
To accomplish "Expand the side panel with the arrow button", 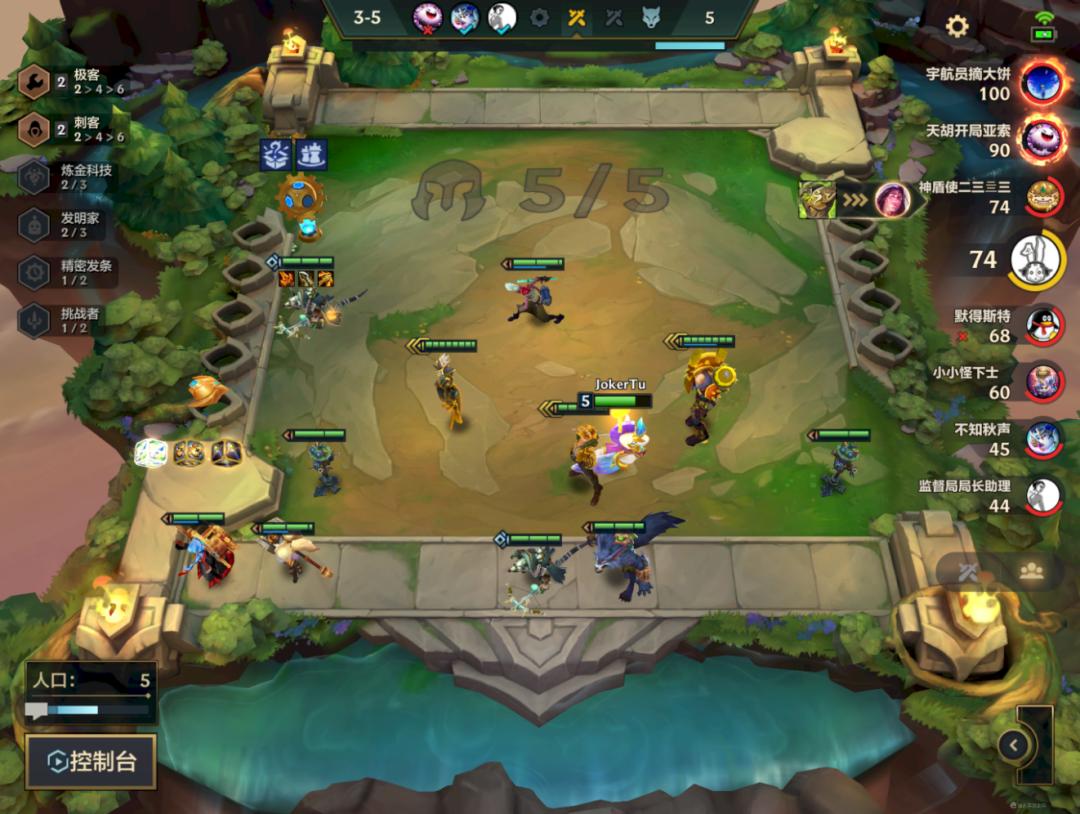I will (1013, 745).
